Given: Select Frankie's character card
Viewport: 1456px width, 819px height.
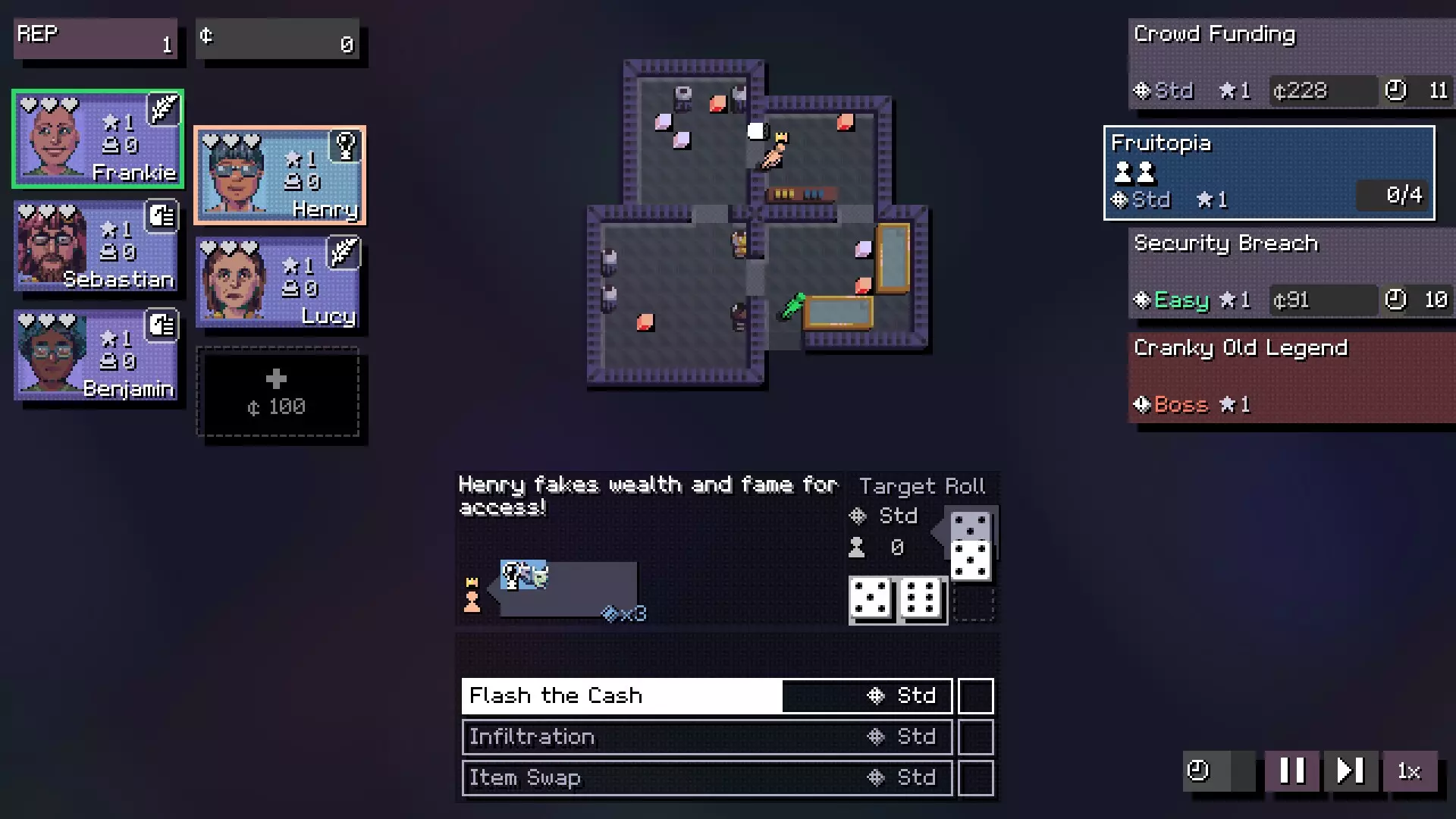Looking at the screenshot, I should [97, 139].
